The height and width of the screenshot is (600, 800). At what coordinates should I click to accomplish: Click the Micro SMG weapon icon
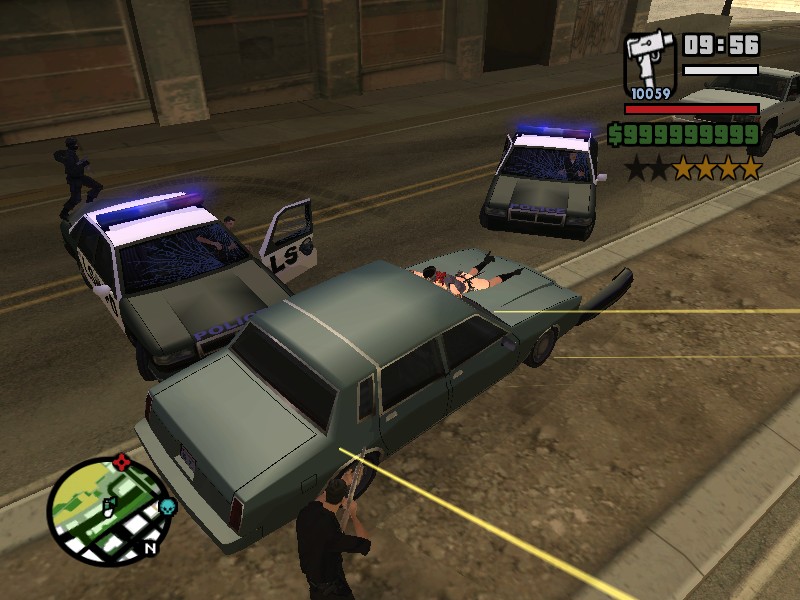click(x=650, y=62)
